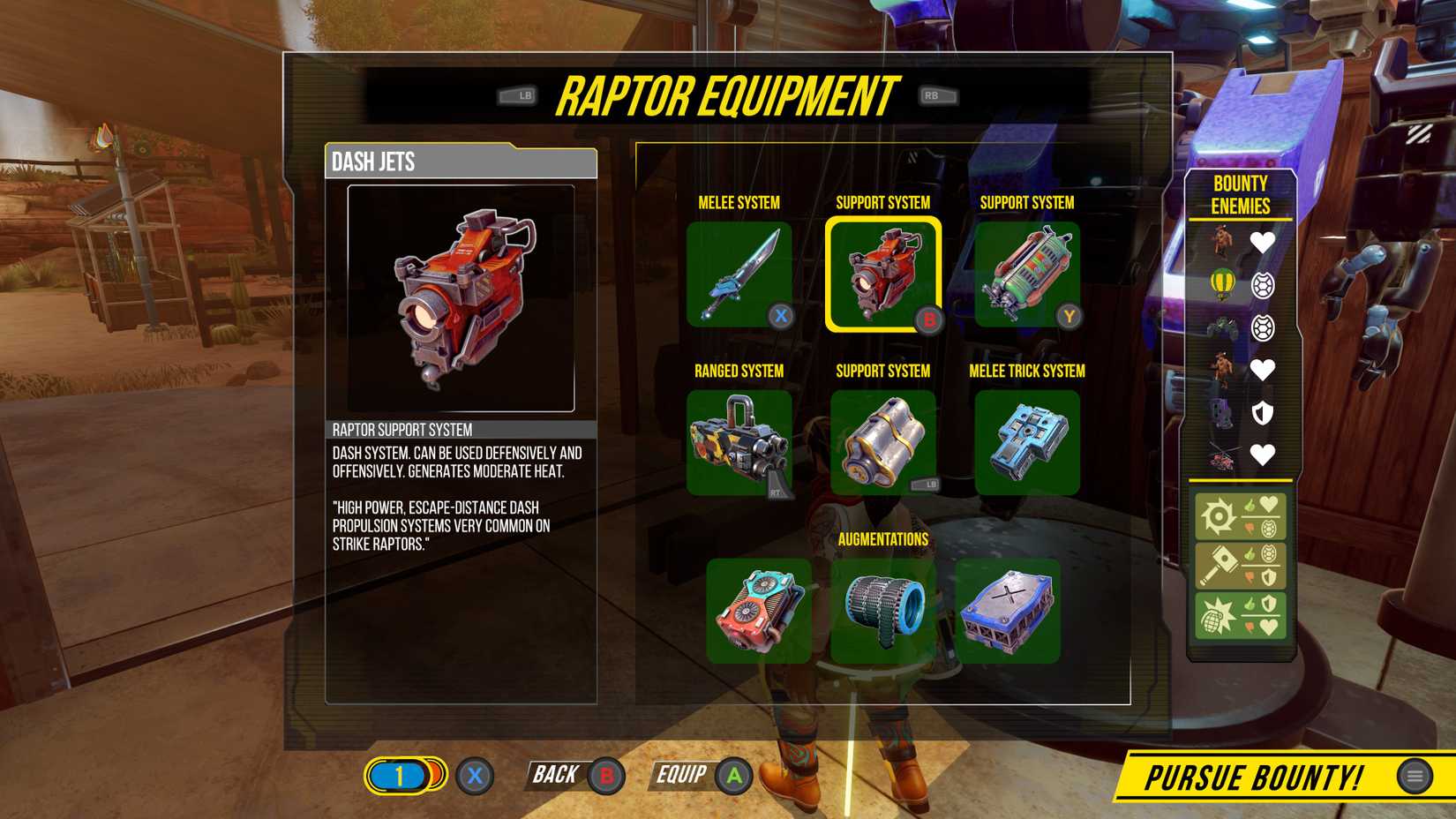Select the green canister Support System
The height and width of the screenshot is (819, 1456).
[x=1026, y=272]
